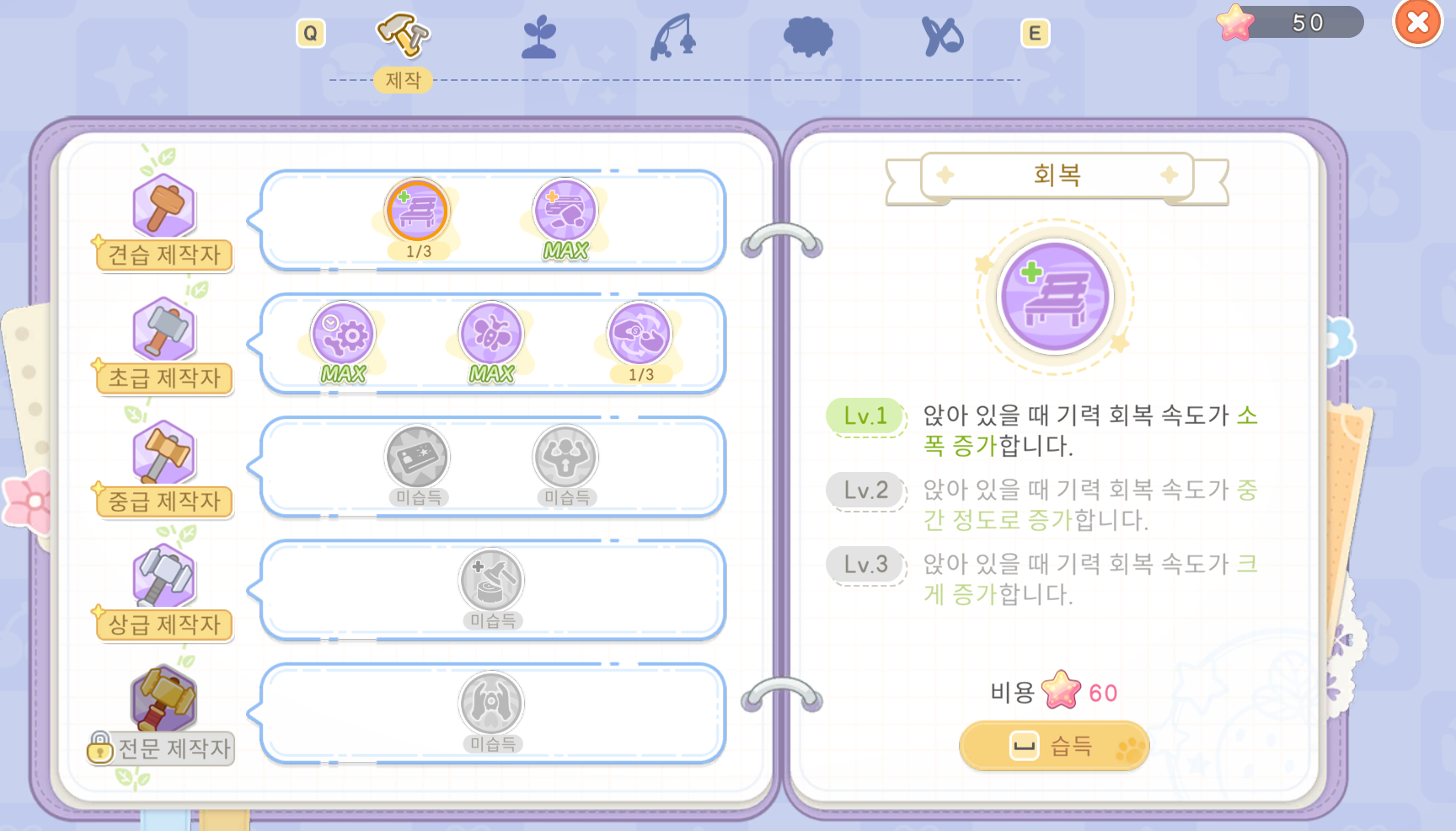Open the unlearned skill in 상급 제작자 row
1456x831 pixels.
tap(491, 582)
